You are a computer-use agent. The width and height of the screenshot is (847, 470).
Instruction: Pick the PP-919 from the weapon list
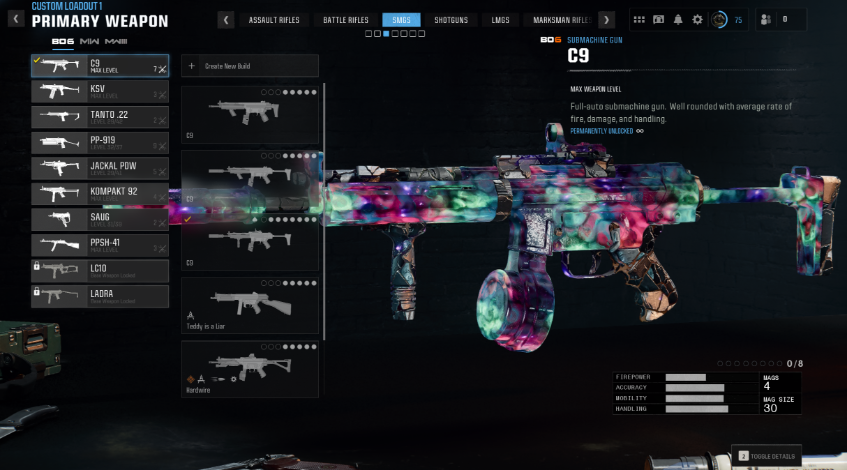[x=100, y=143]
